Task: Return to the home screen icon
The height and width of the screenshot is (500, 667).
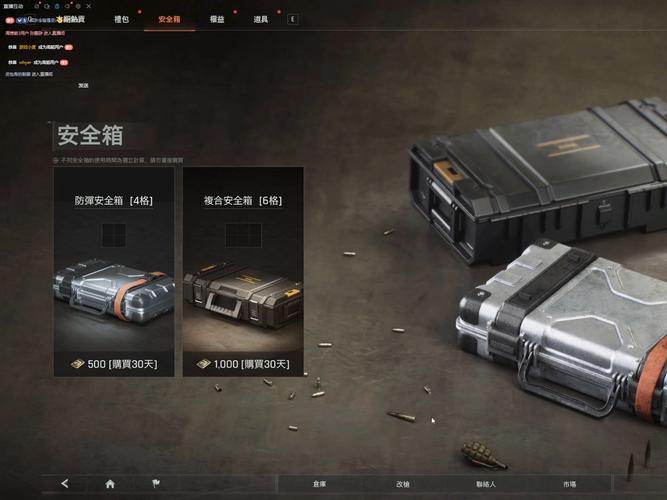Action: click(x=110, y=484)
